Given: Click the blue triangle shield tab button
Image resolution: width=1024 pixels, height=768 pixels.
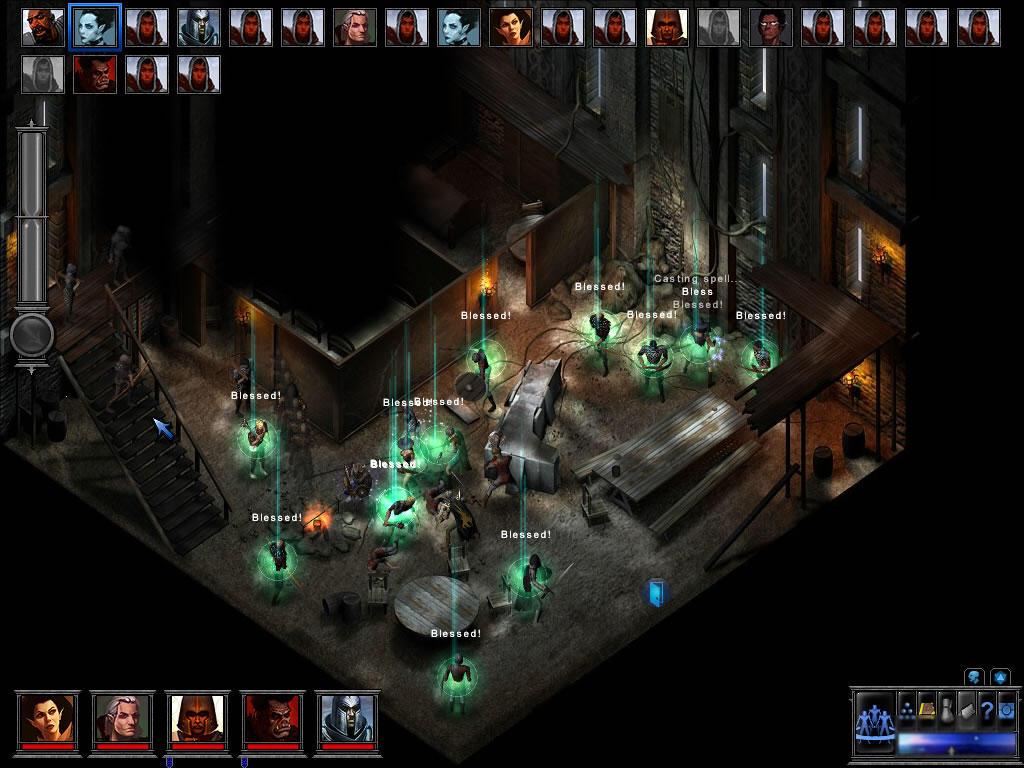Looking at the screenshot, I should pyautogui.click(x=1000, y=677).
